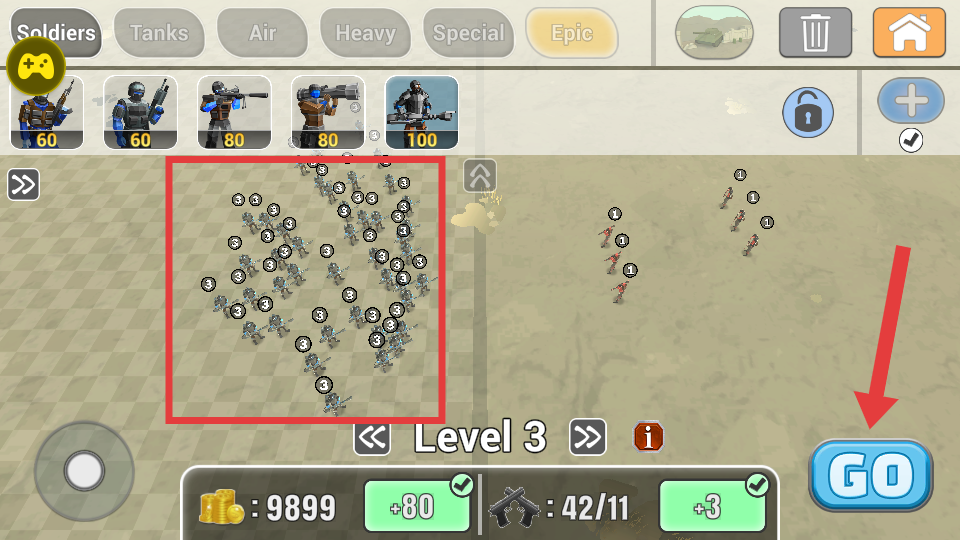Screen dimensions: 960x540
Task: Click the trash can to clear units
Action: click(x=815, y=33)
